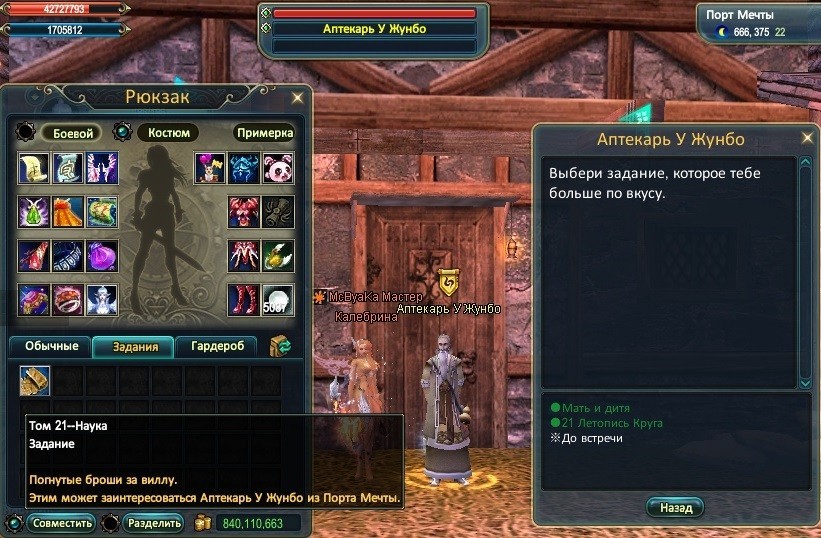Open the chest icon beside Гардероб tab

[281, 347]
